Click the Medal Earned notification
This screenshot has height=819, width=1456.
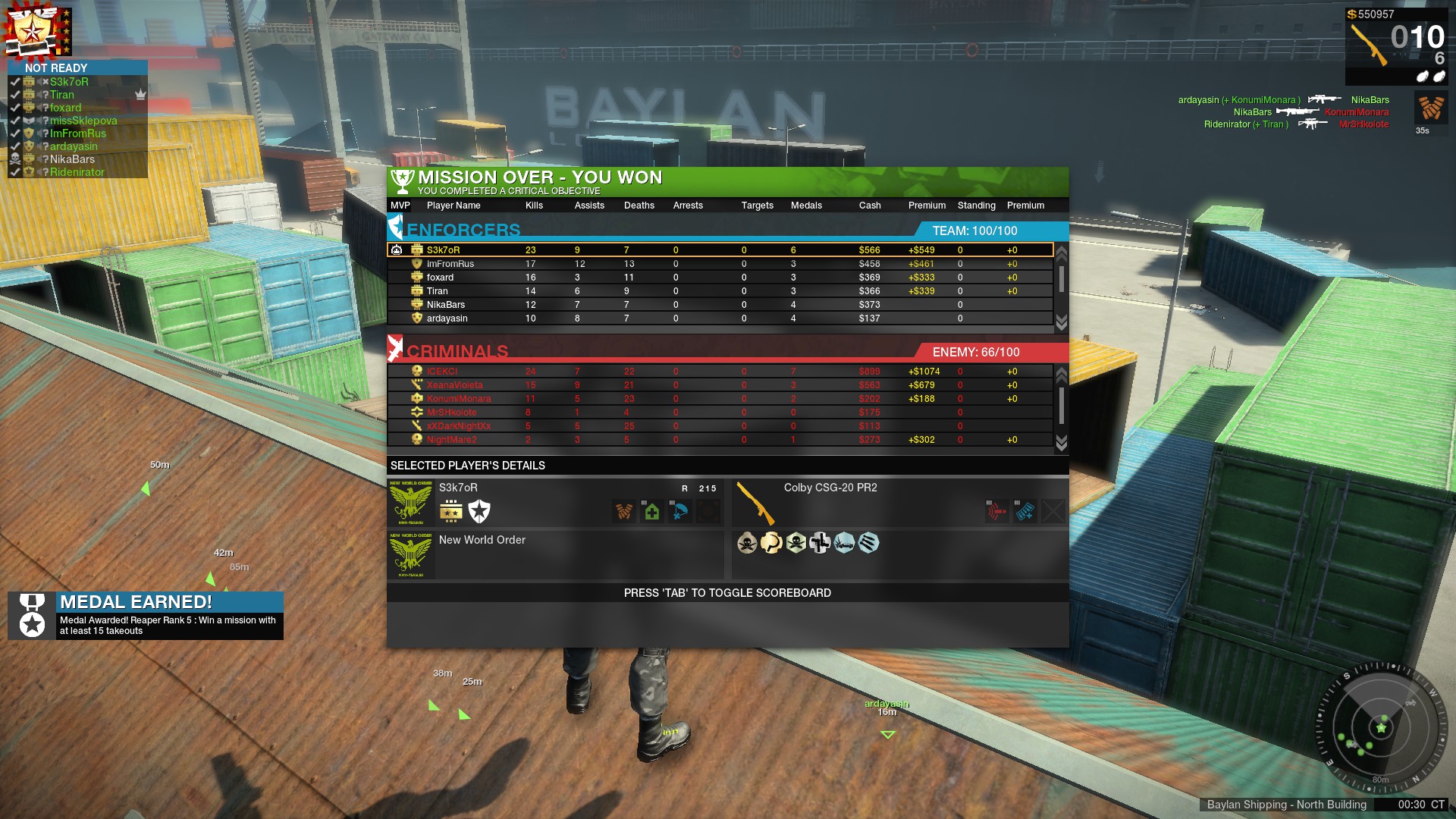(146, 615)
